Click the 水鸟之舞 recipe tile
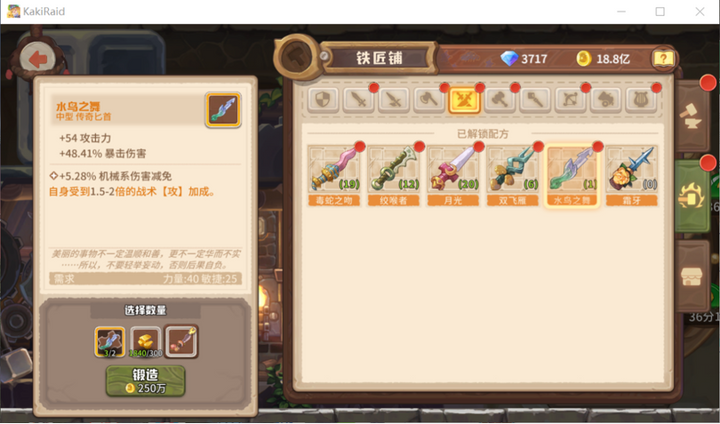The image size is (720, 424). pyautogui.click(x=572, y=172)
